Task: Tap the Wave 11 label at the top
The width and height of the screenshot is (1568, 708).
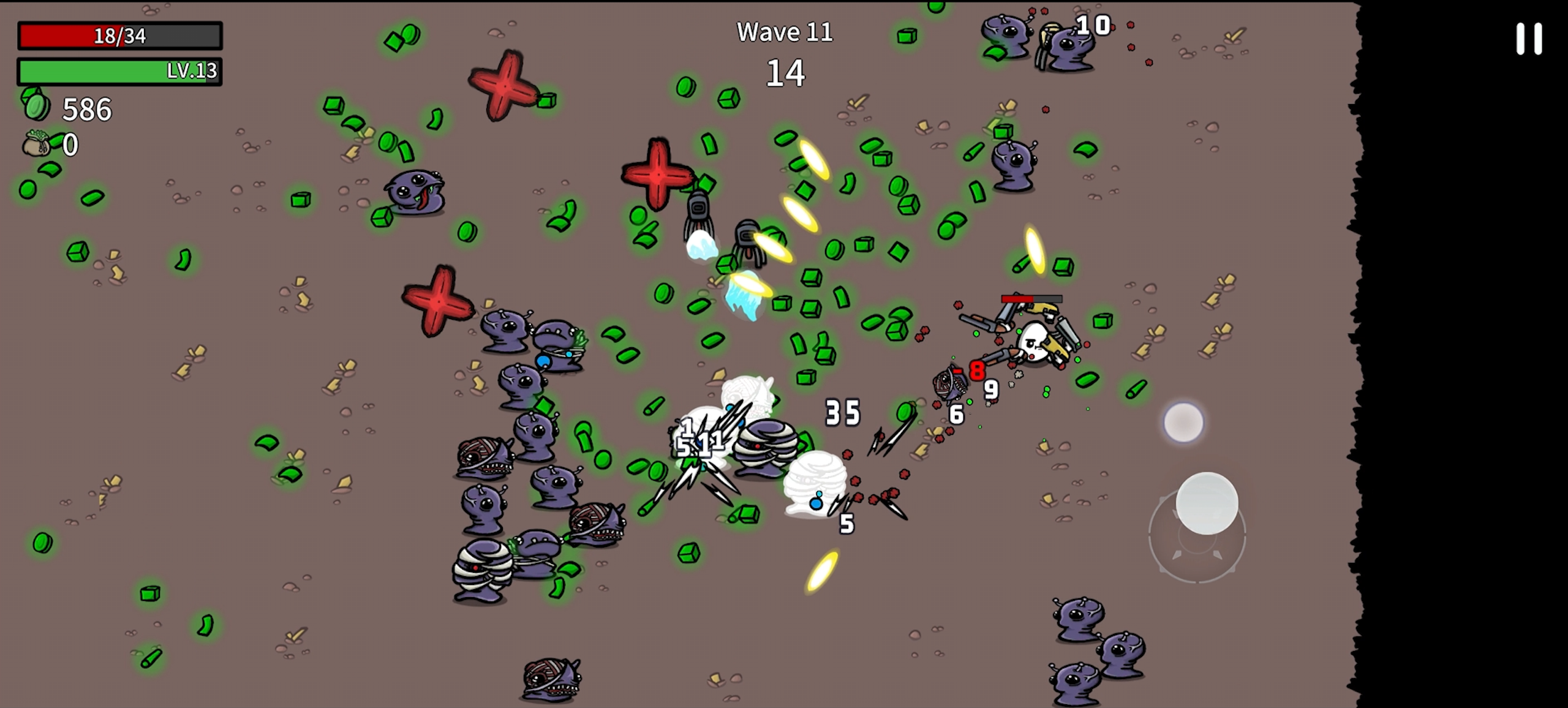Action: [786, 31]
